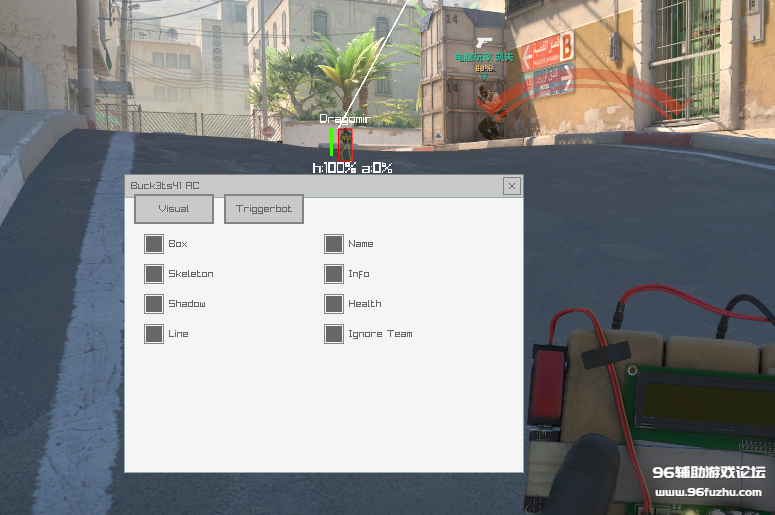Toggle the Box checkbox

coord(154,244)
